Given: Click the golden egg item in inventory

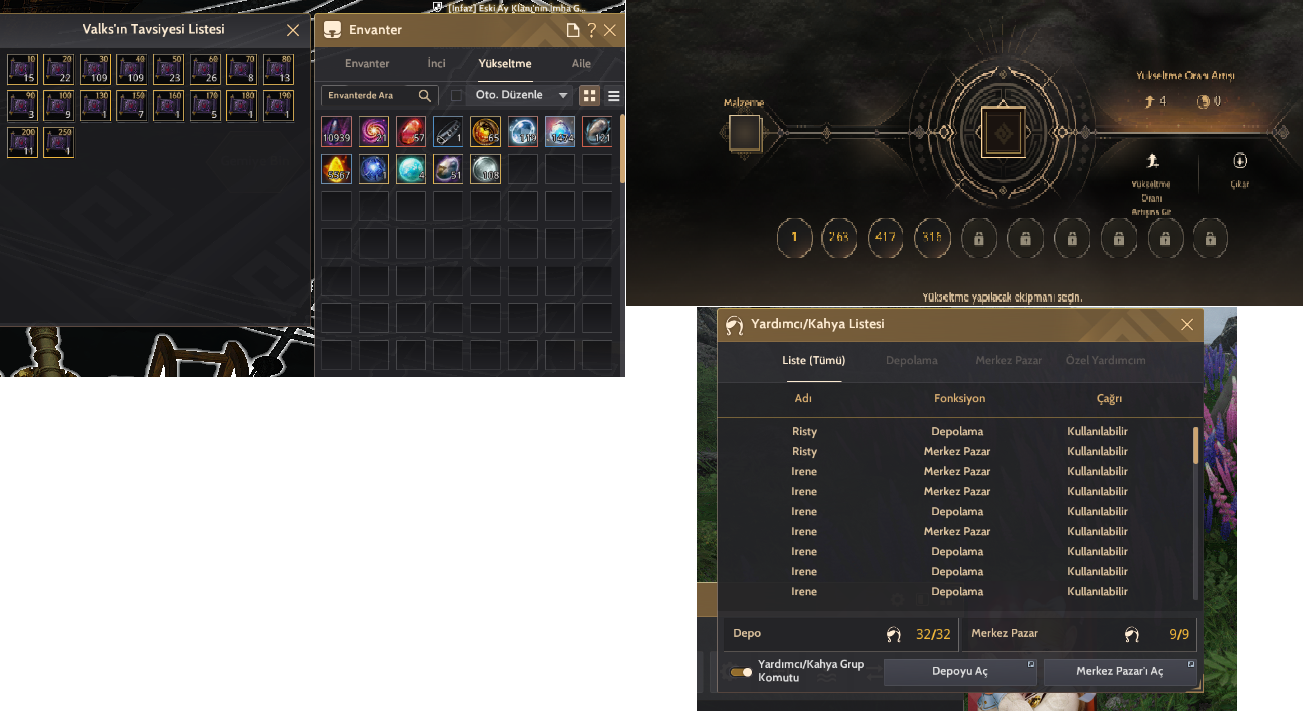Looking at the screenshot, I should tap(336, 168).
